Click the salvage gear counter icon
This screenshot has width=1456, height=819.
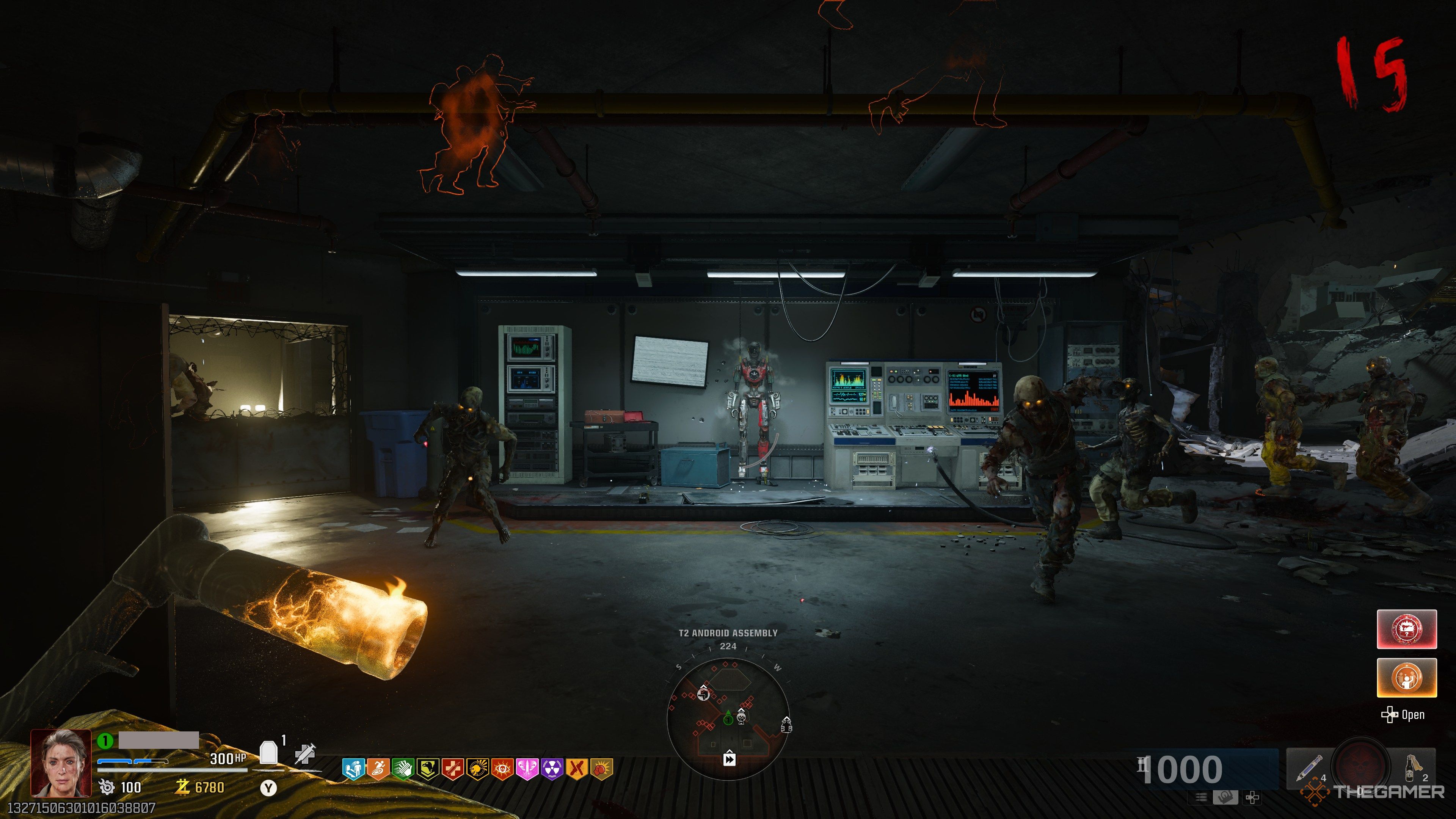(106, 789)
